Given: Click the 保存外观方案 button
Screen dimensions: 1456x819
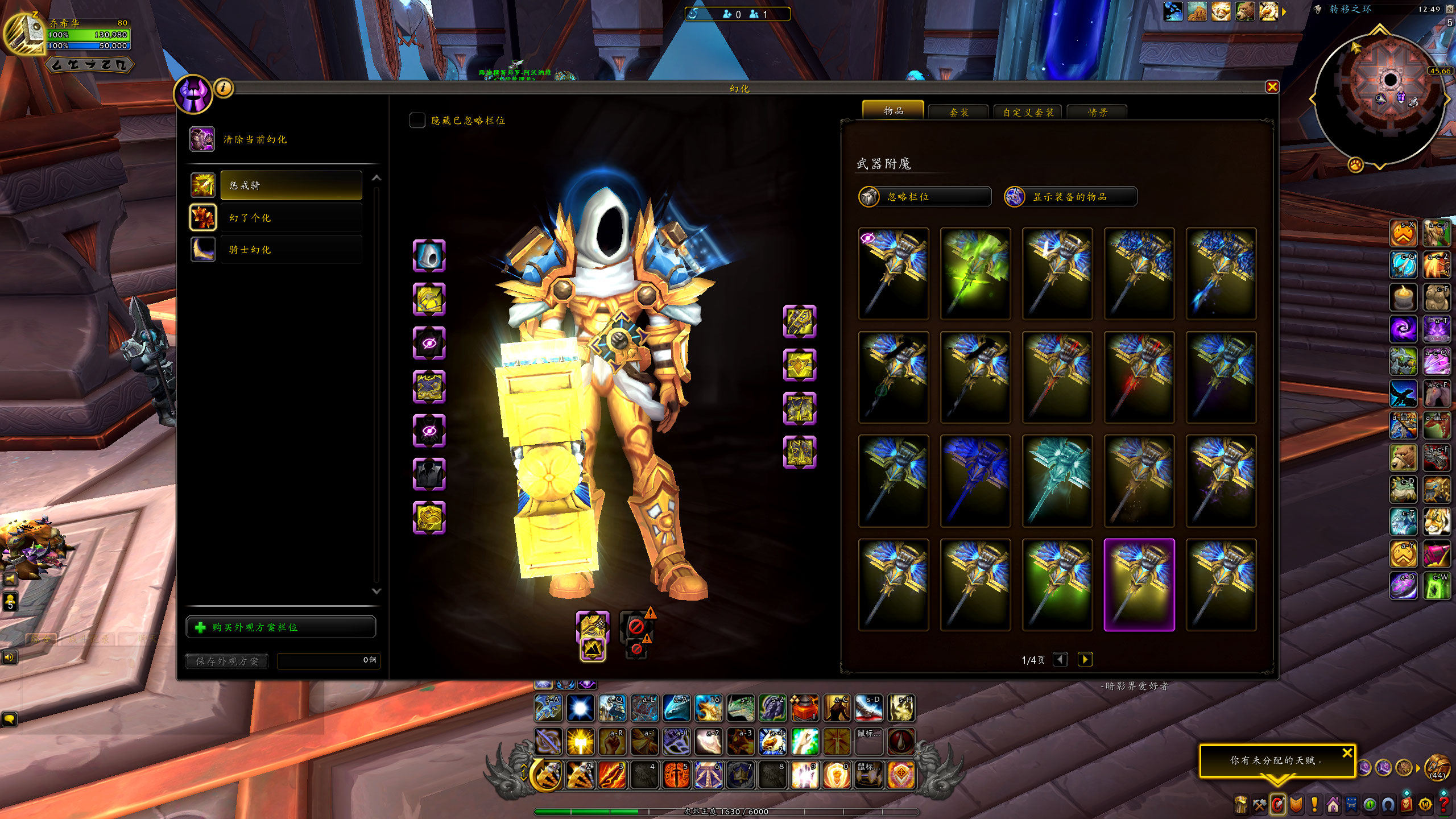Looking at the screenshot, I should (x=227, y=661).
